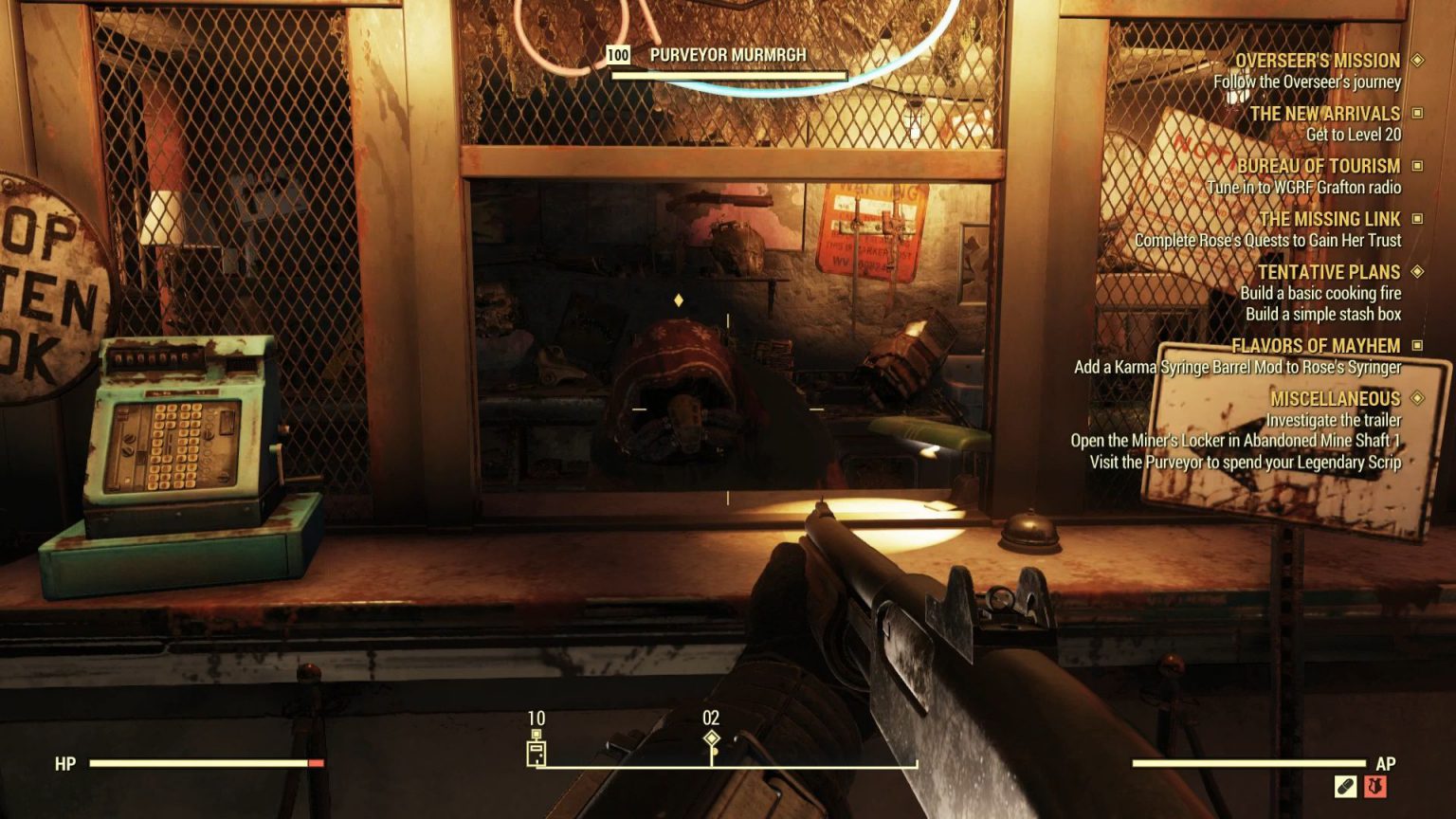Click the square icon beside FLAVORS OF MAYHEM
This screenshot has width=1456, height=819.
(x=1416, y=345)
